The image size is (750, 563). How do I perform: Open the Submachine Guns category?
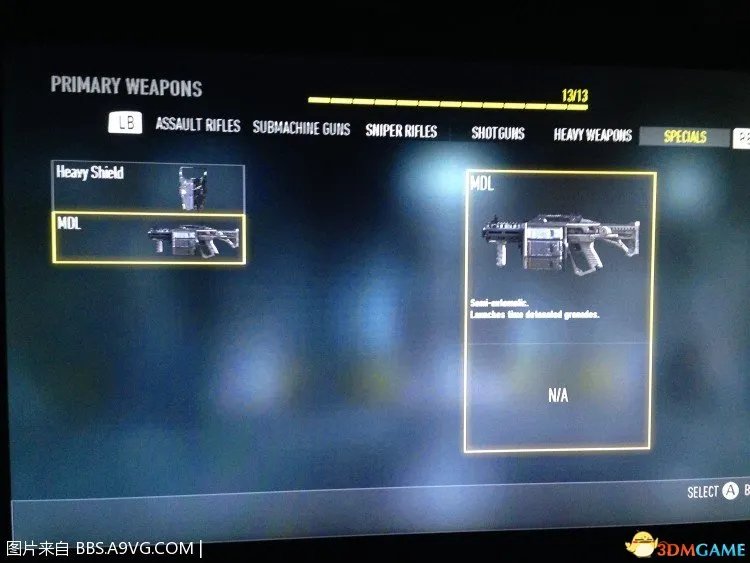tap(301, 128)
